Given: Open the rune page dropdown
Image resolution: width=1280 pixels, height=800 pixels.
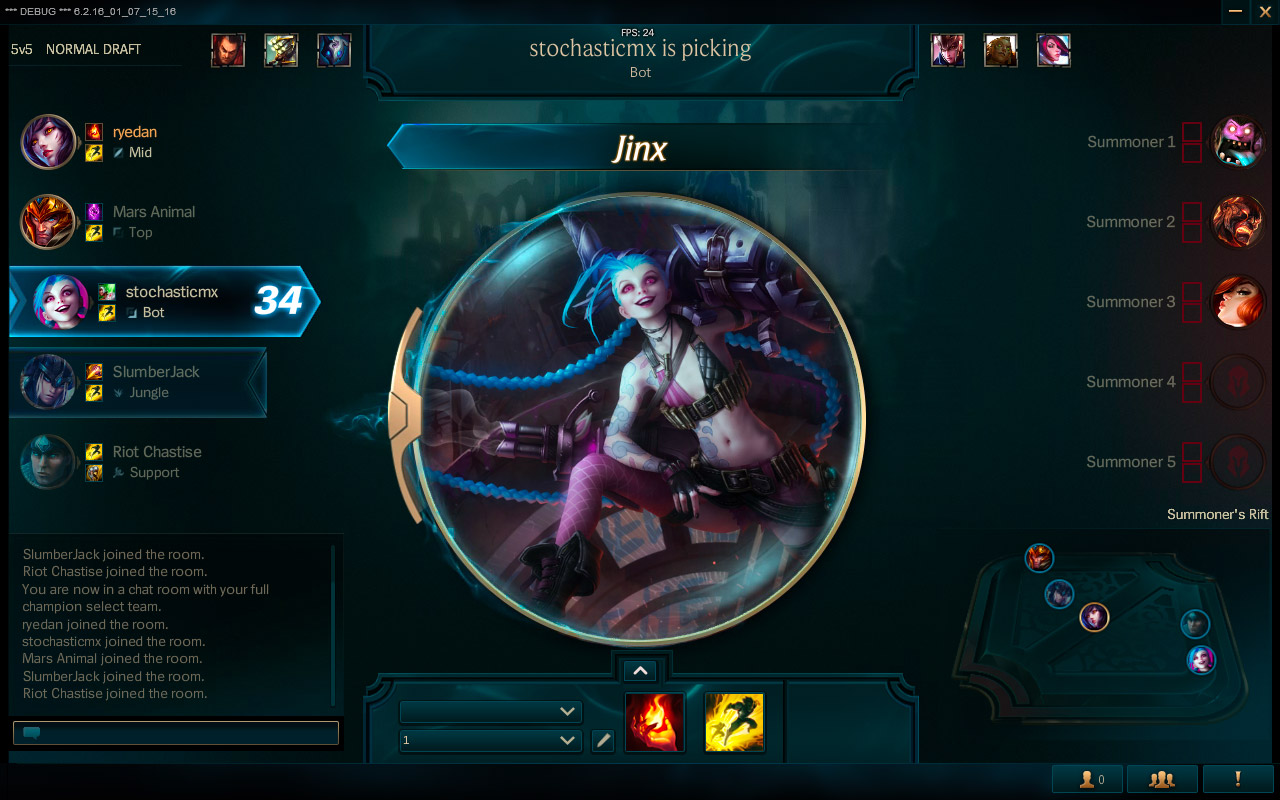Looking at the screenshot, I should (490, 712).
